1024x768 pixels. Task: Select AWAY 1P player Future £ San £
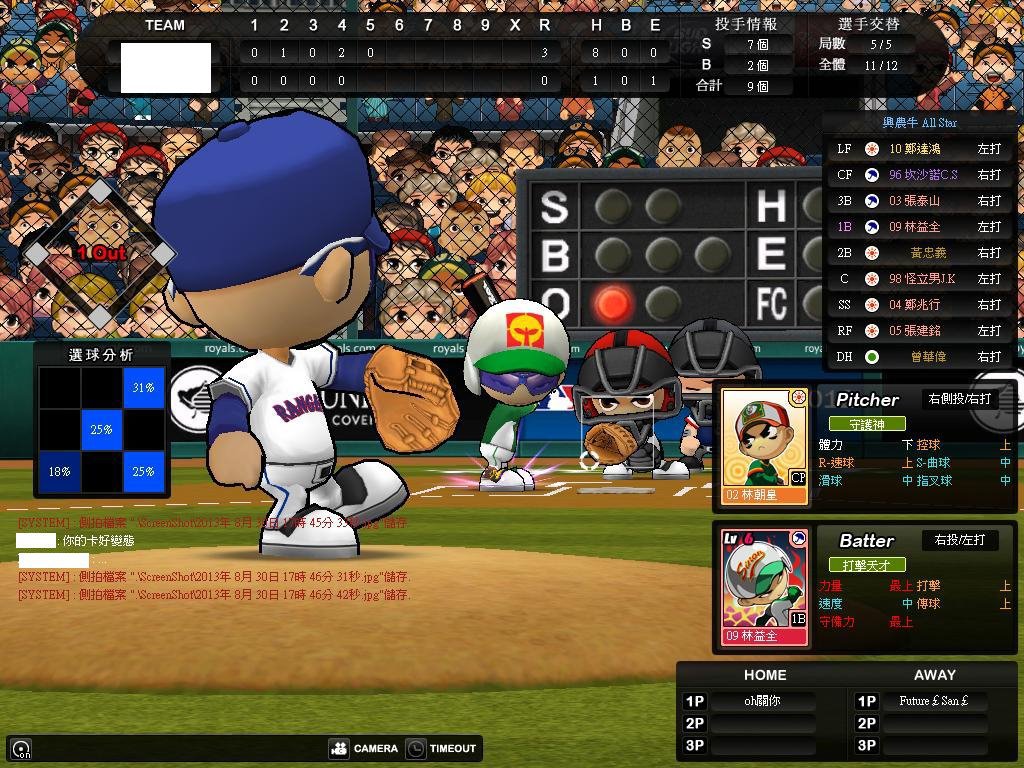tap(933, 701)
